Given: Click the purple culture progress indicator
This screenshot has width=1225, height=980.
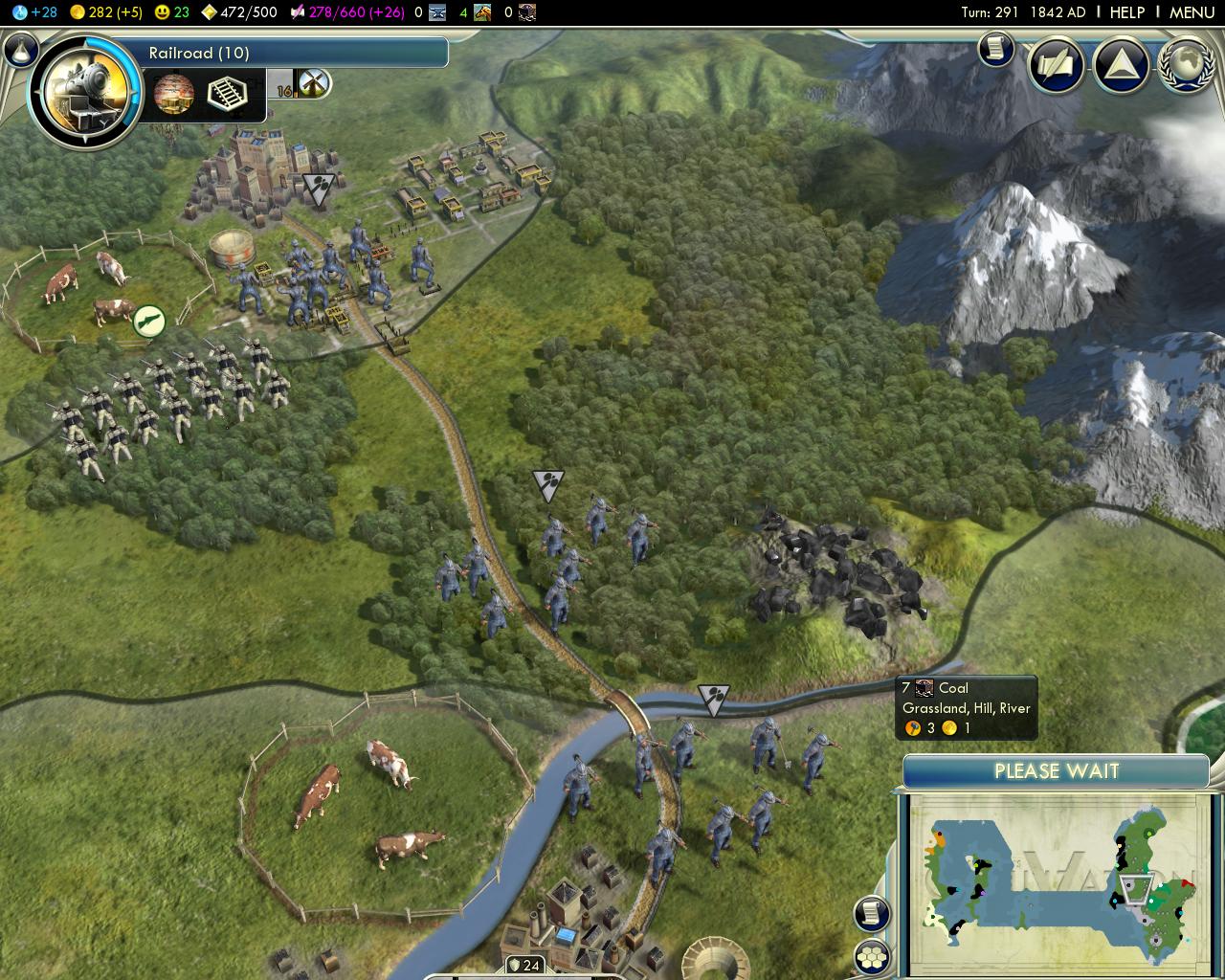Looking at the screenshot, I should [x=347, y=12].
